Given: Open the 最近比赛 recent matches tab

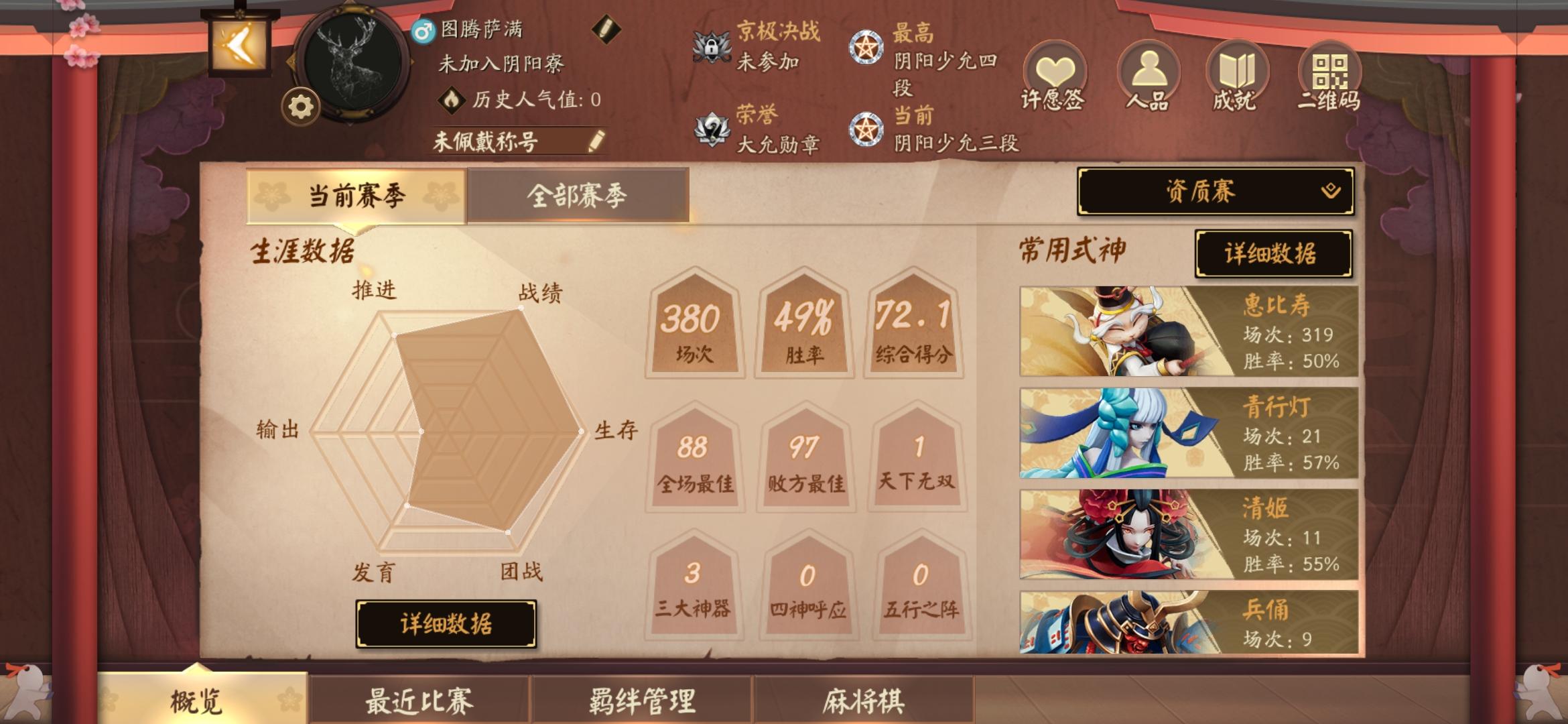Looking at the screenshot, I should (x=418, y=700).
